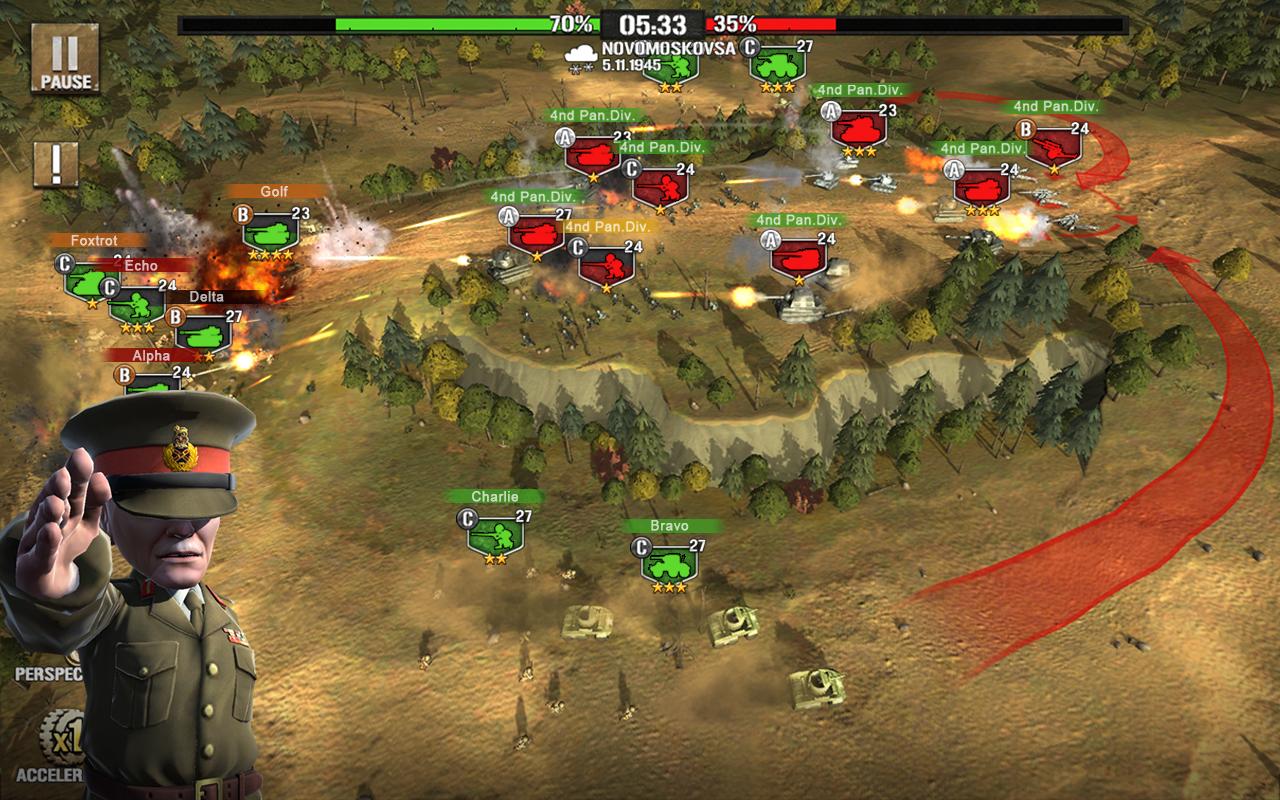Choose the Echo infantry unit badge
Image resolution: width=1280 pixels, height=800 pixels.
pos(138,304)
